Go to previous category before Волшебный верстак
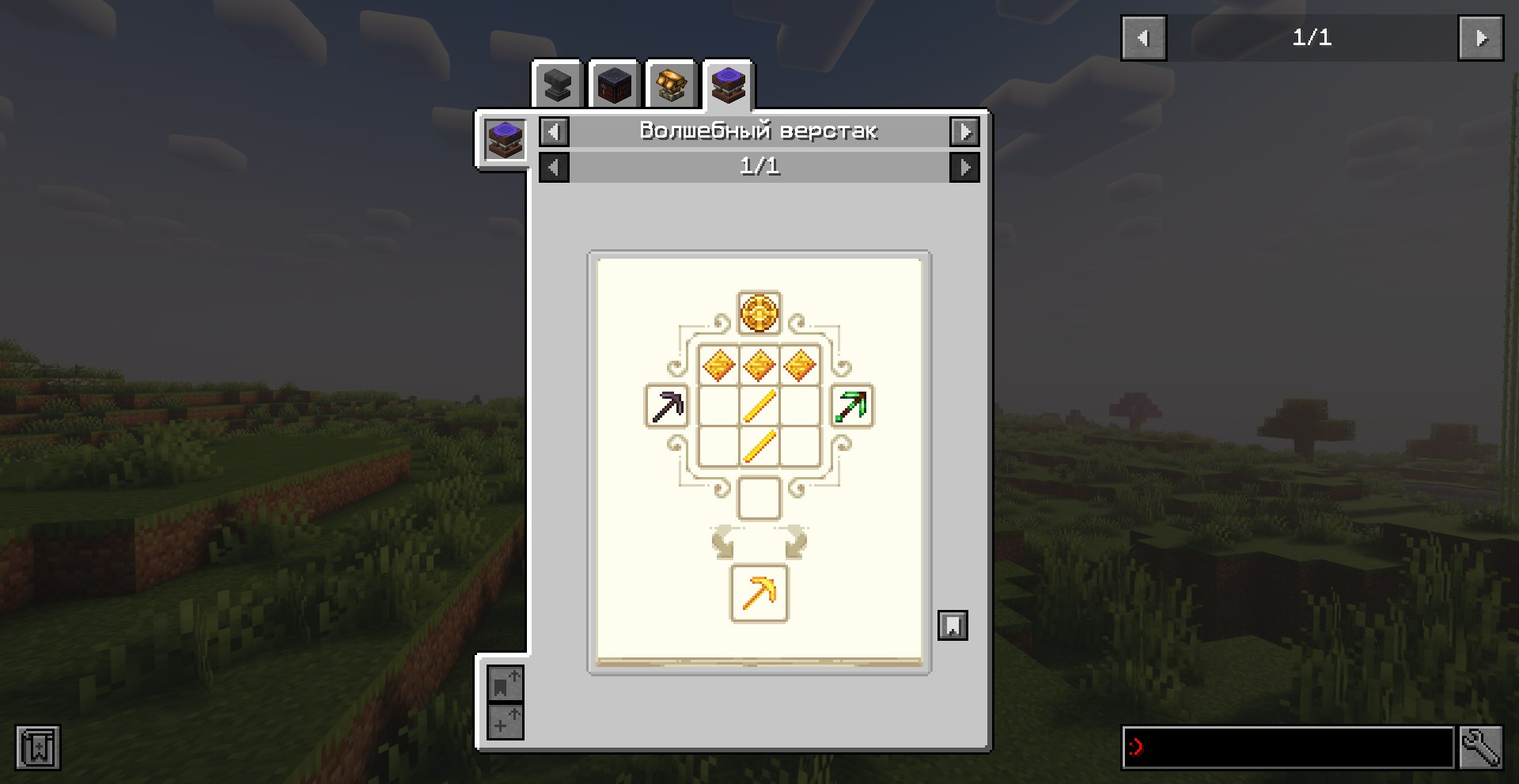Viewport: 1519px width, 784px height. pyautogui.click(x=554, y=131)
